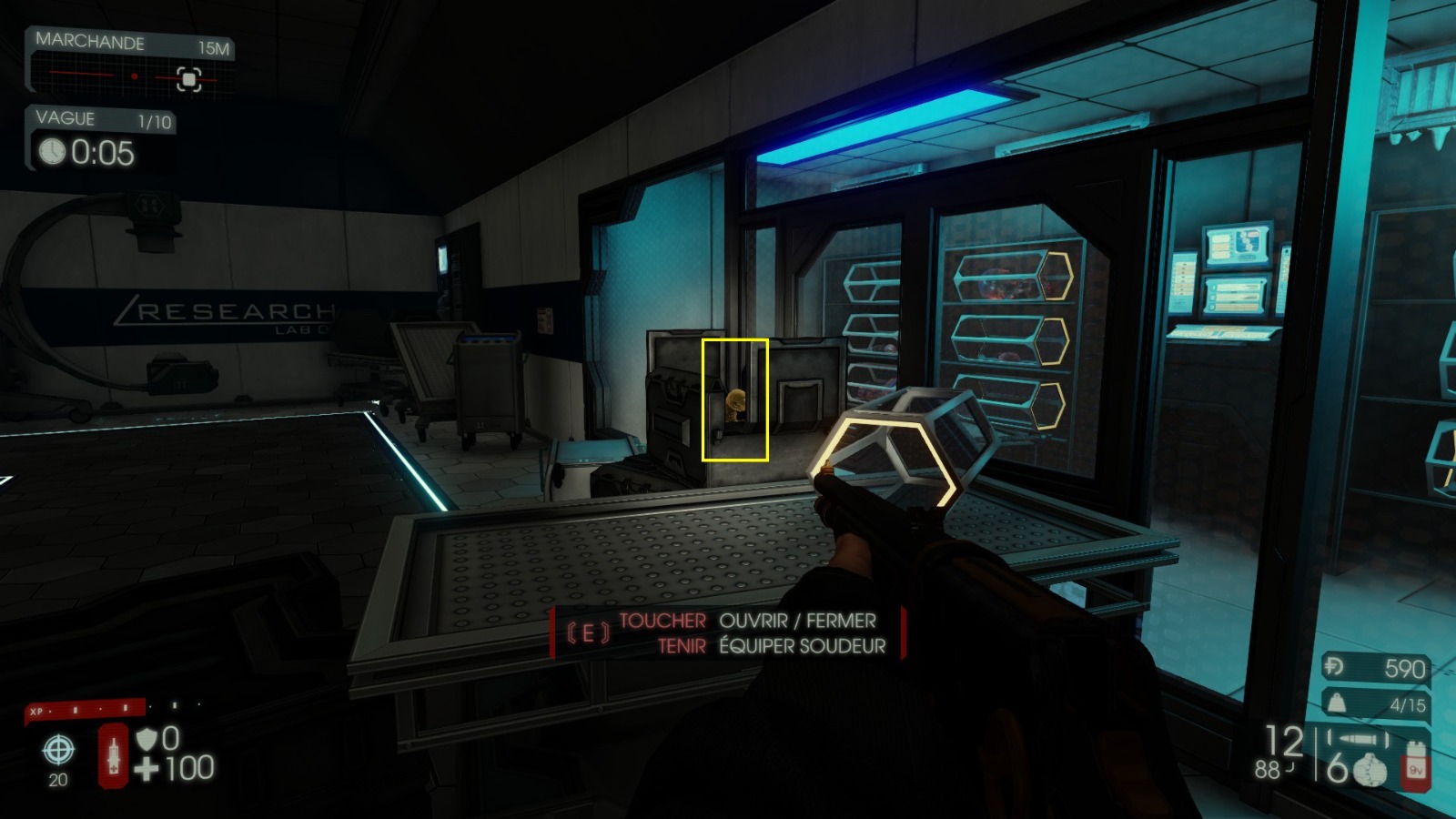Image resolution: width=1456 pixels, height=819 pixels.
Task: Click the clock icon beside the 0:05 timer
Action: 54,150
